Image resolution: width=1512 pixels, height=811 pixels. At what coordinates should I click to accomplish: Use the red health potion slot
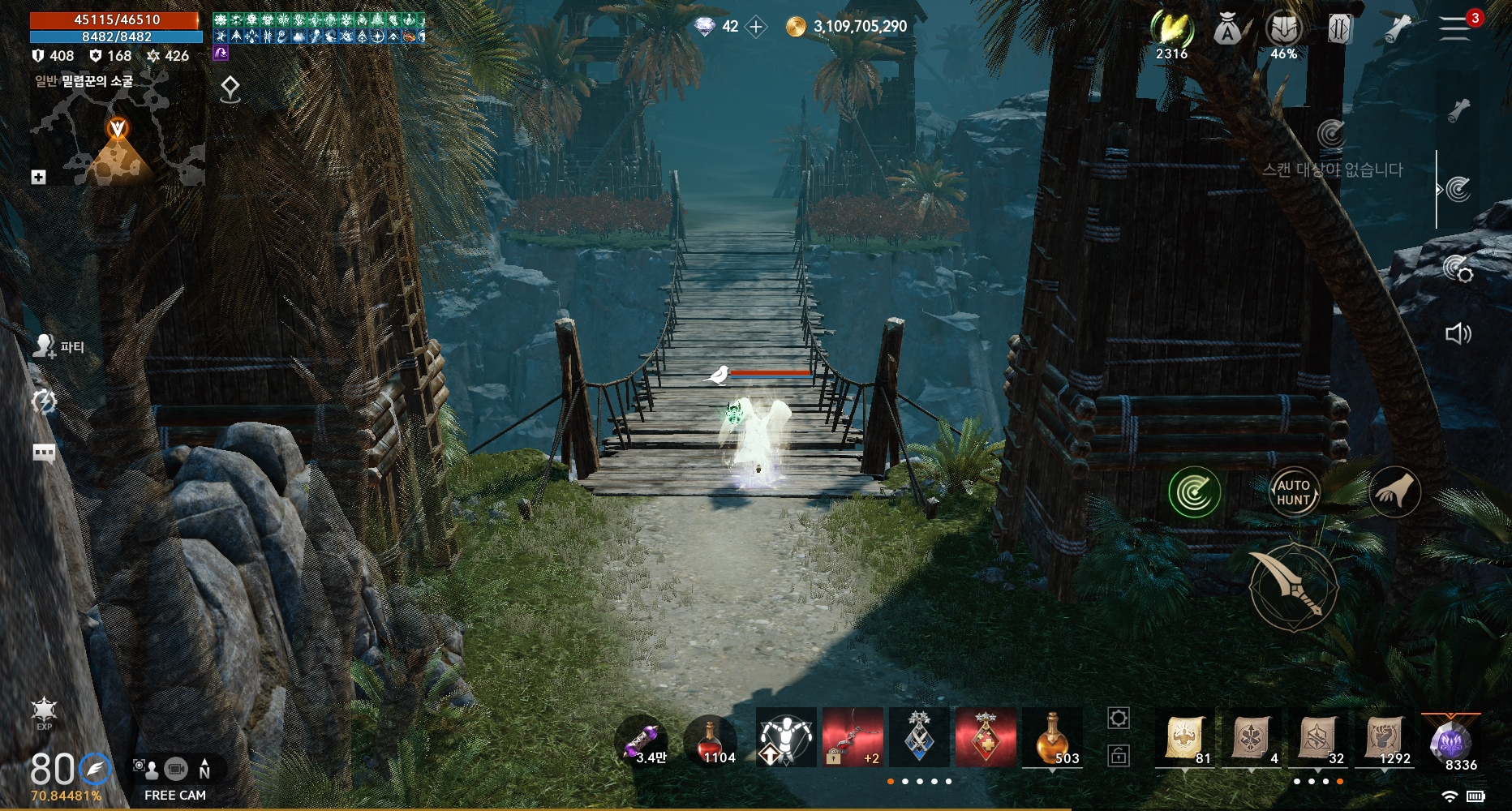point(711,740)
